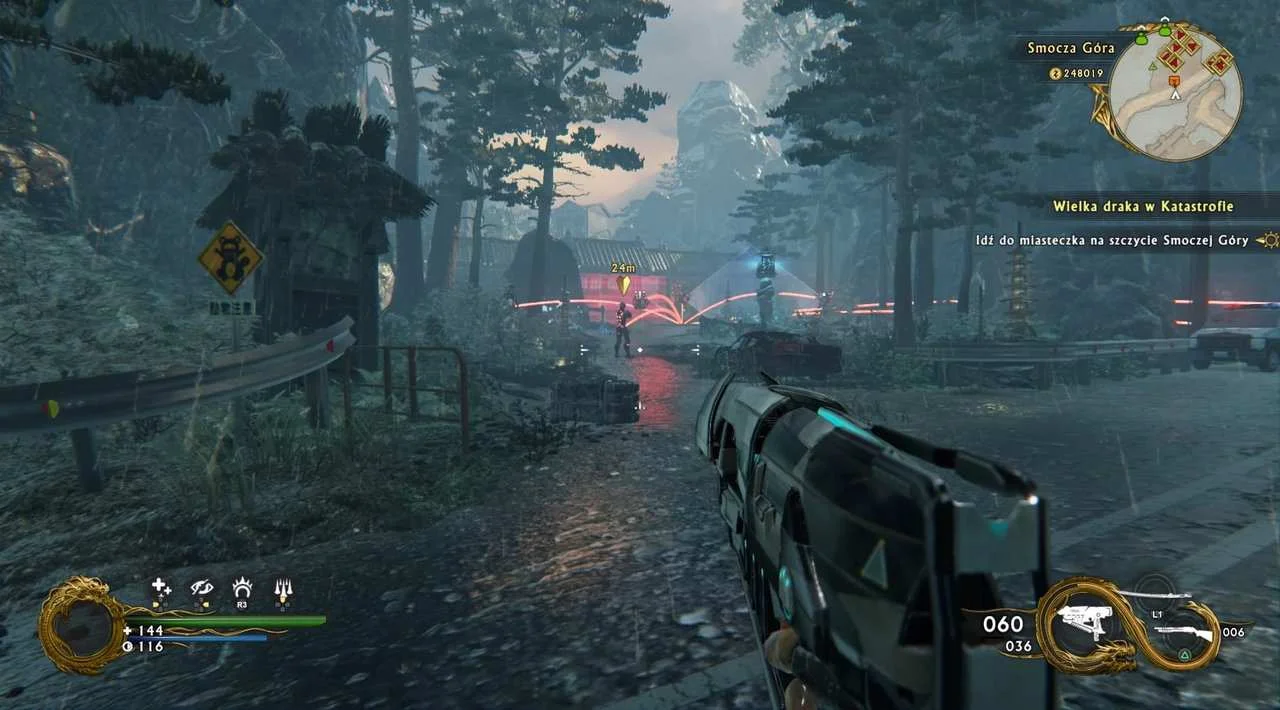Activate the crossed-out eye ability icon
This screenshot has width=1280, height=710.
click(202, 589)
